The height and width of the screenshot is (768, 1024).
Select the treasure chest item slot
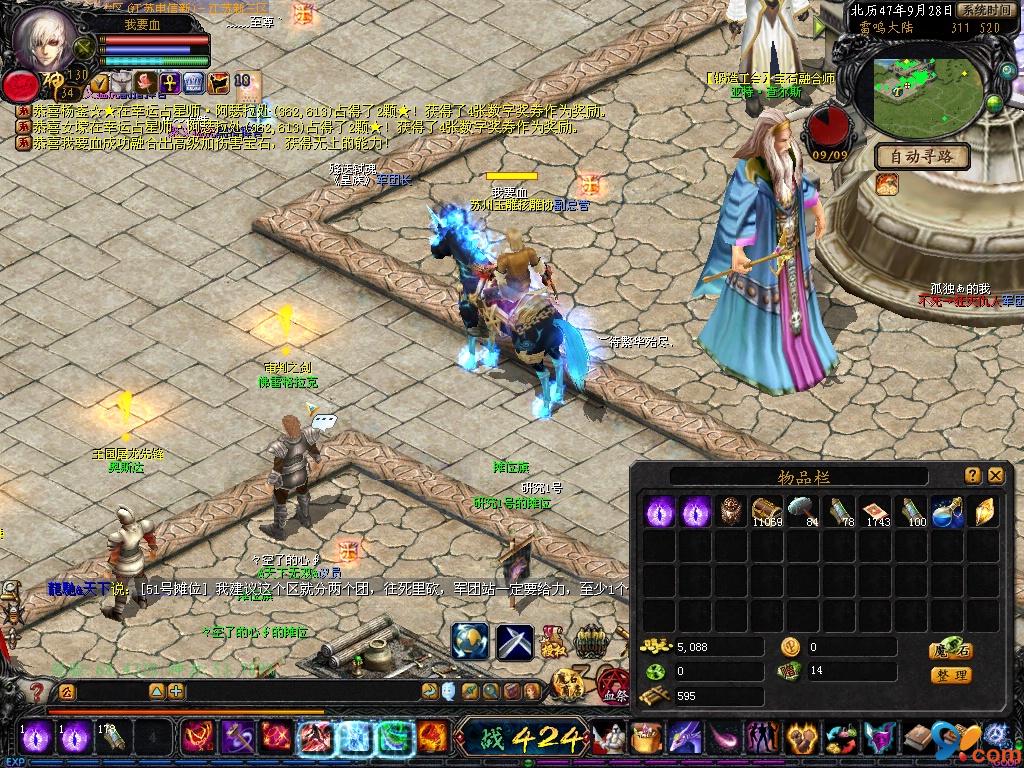767,511
